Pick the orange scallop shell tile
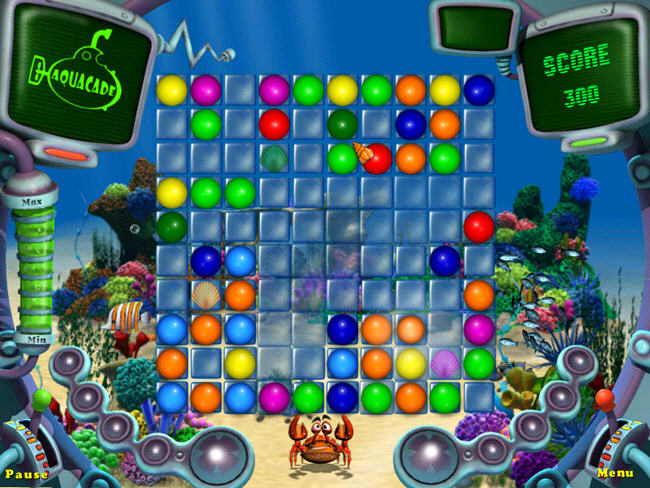This screenshot has height=488, width=650. tap(206, 294)
